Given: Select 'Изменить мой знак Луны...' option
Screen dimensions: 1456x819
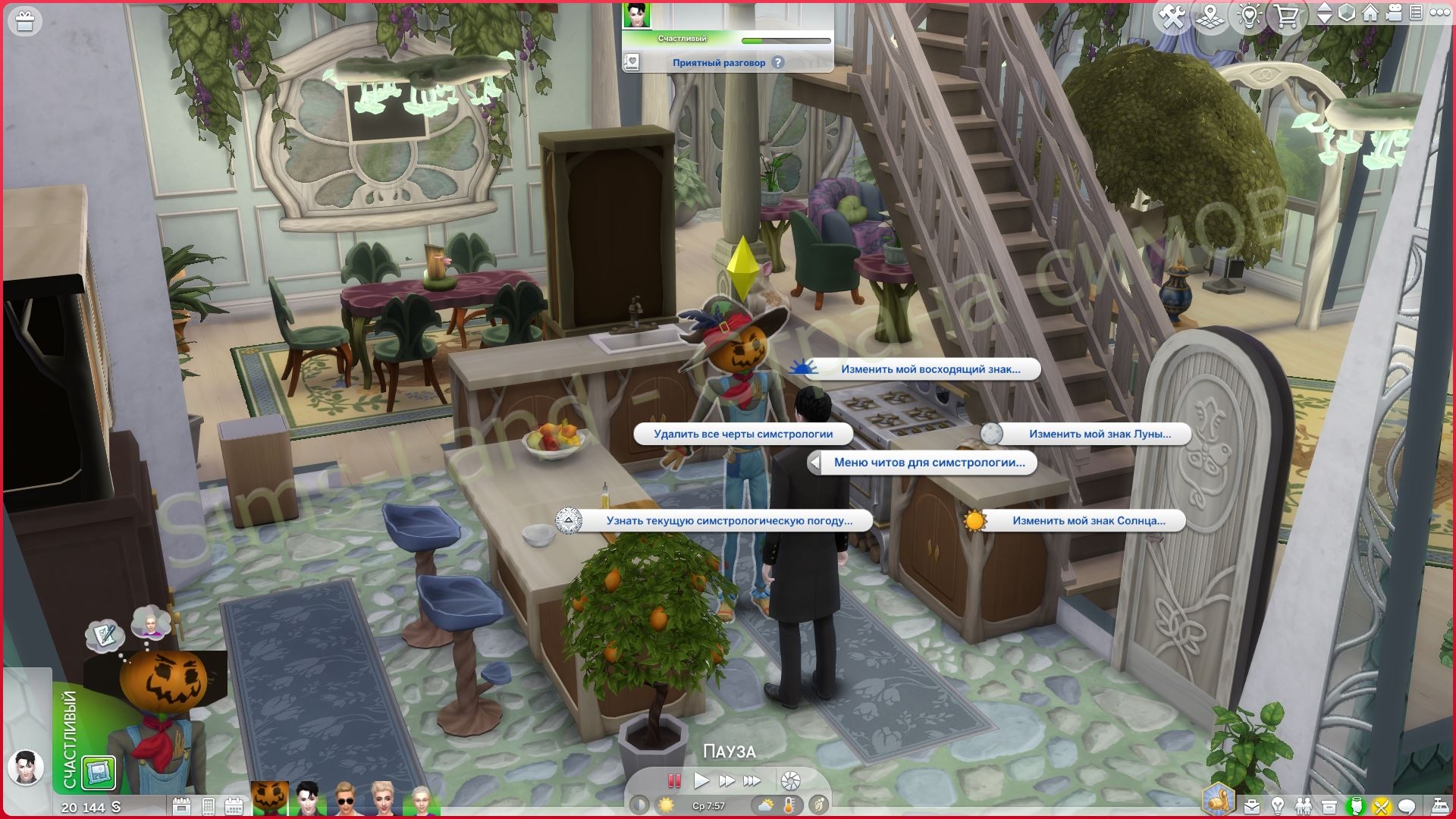Looking at the screenshot, I should (x=1097, y=435).
